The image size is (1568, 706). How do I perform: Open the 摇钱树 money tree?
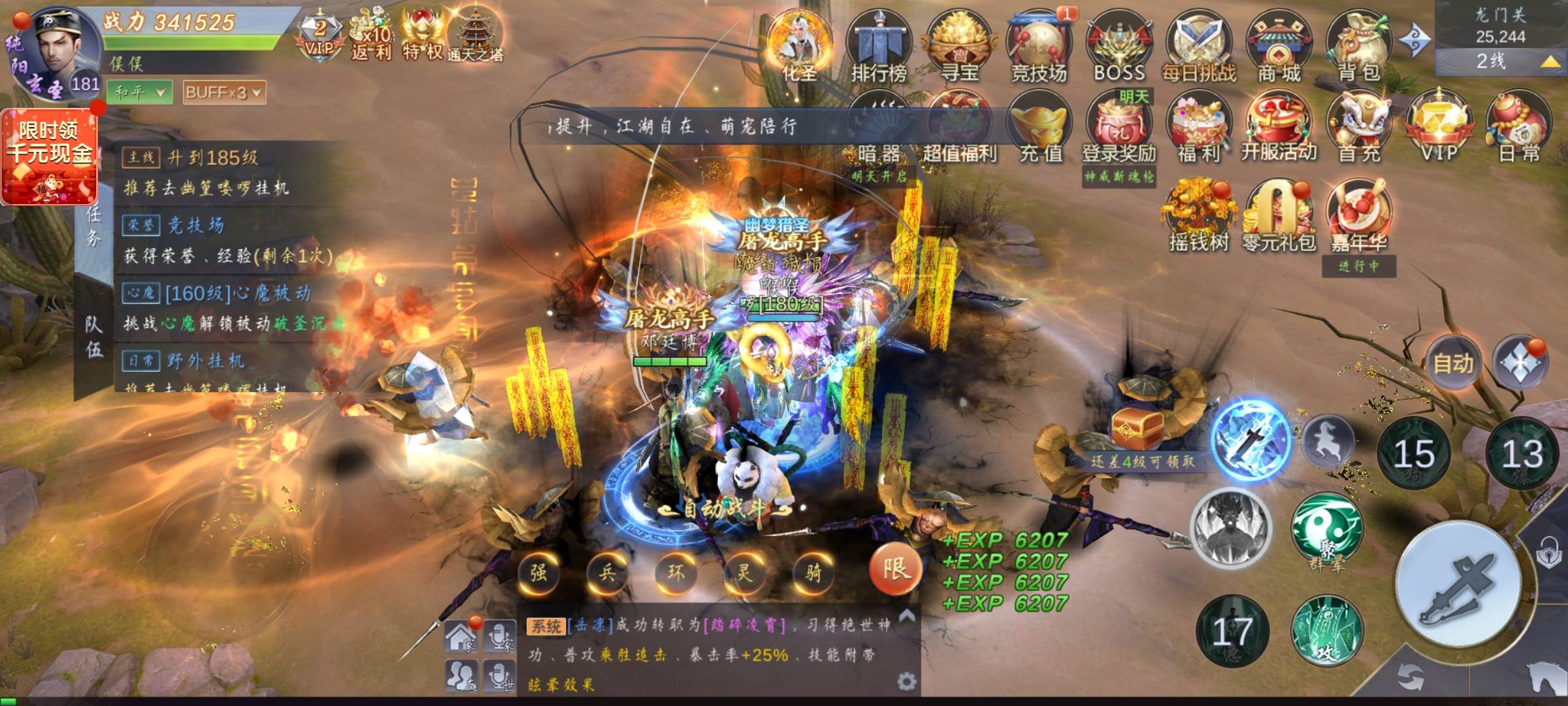(x=1199, y=216)
